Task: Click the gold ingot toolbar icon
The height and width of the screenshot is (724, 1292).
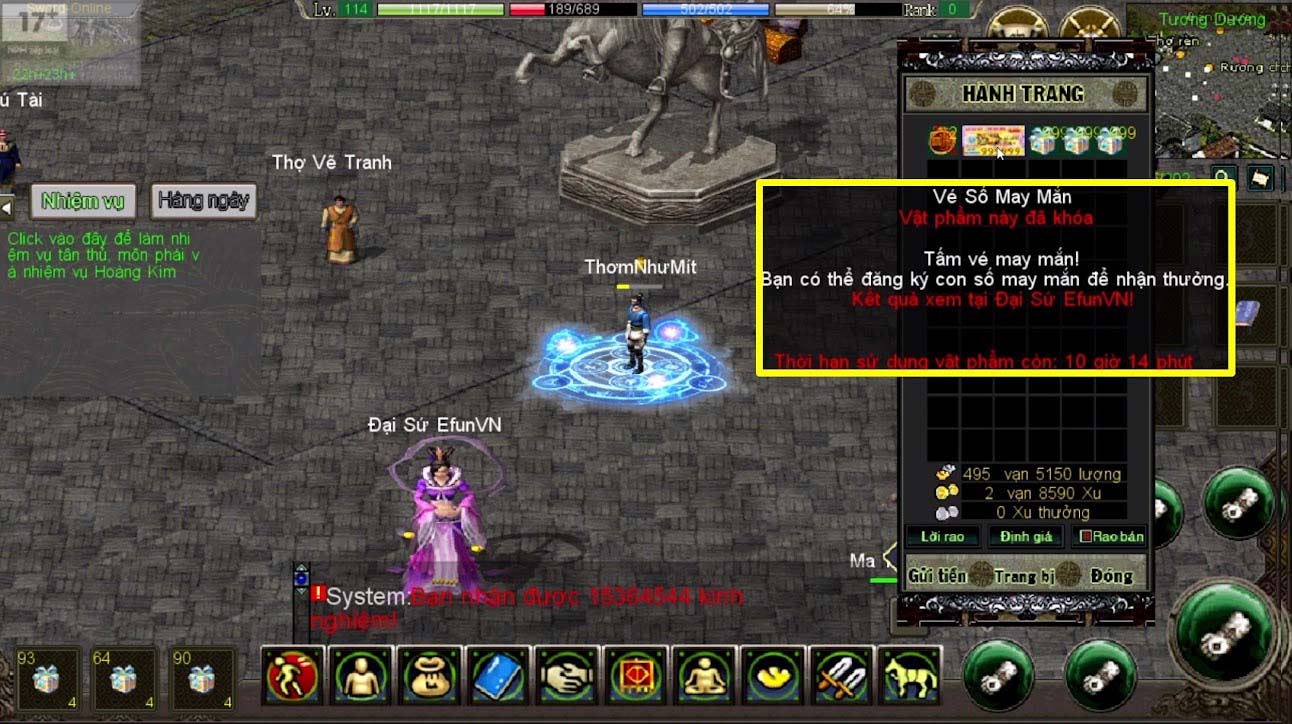Action: [774, 675]
